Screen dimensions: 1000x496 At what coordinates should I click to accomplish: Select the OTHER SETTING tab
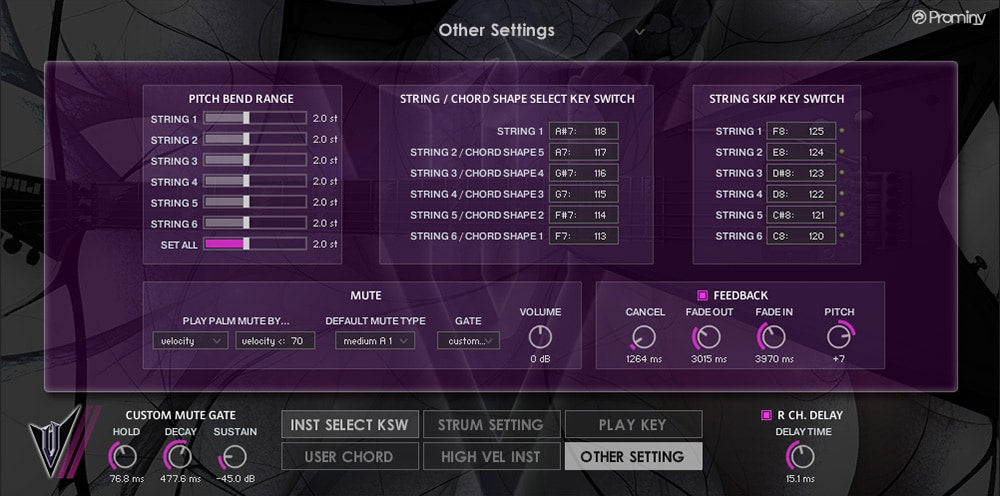[632, 456]
